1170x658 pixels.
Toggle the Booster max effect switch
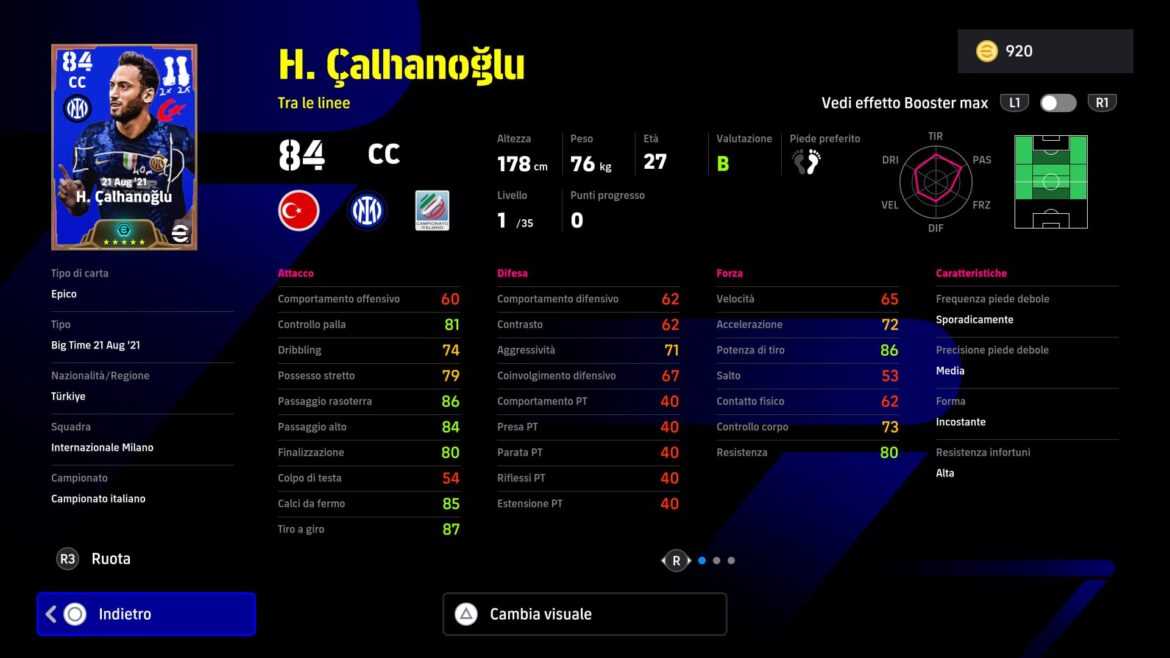pyautogui.click(x=1057, y=103)
